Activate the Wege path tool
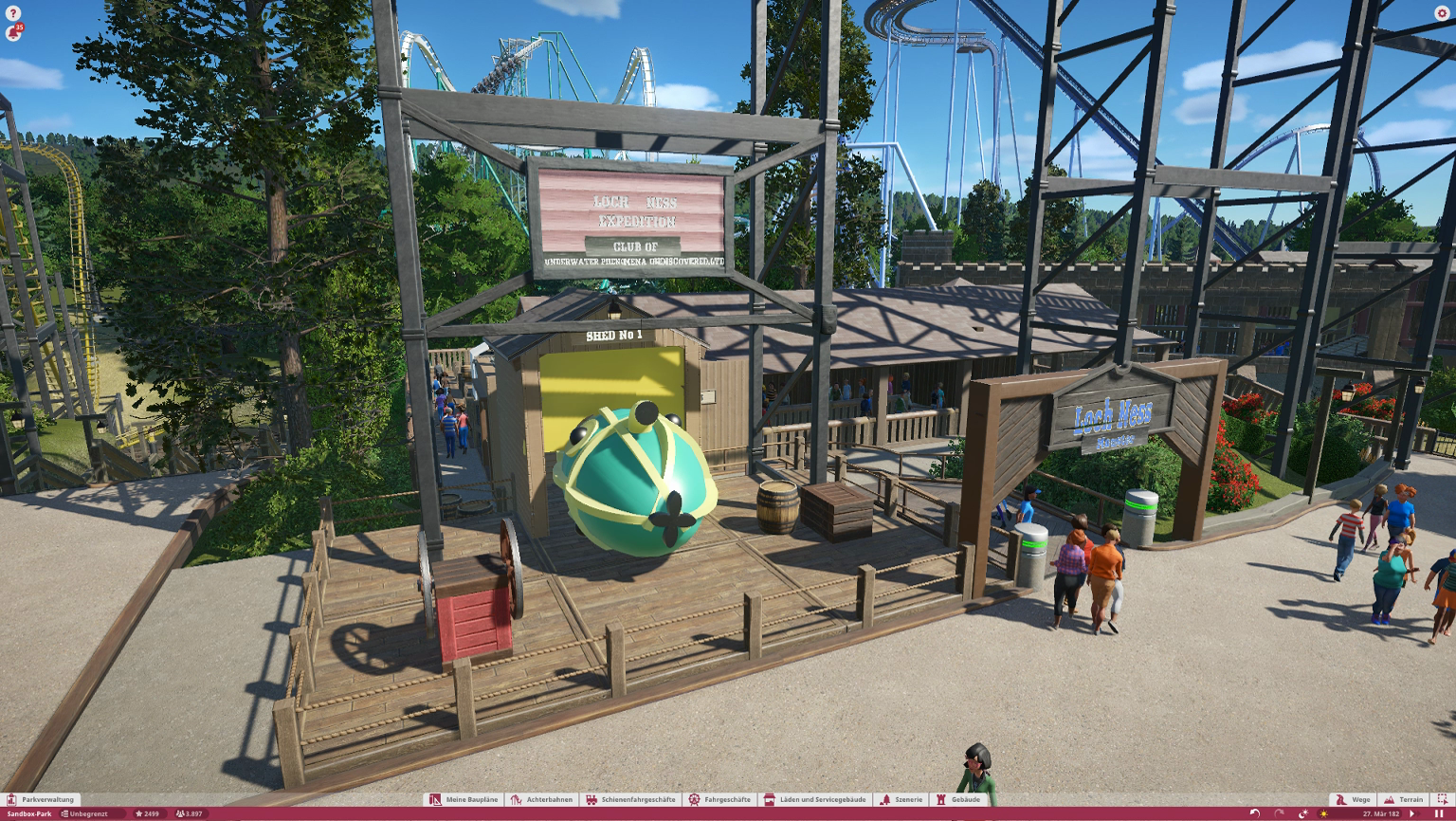Image resolution: width=1456 pixels, height=821 pixels. 1354,800
